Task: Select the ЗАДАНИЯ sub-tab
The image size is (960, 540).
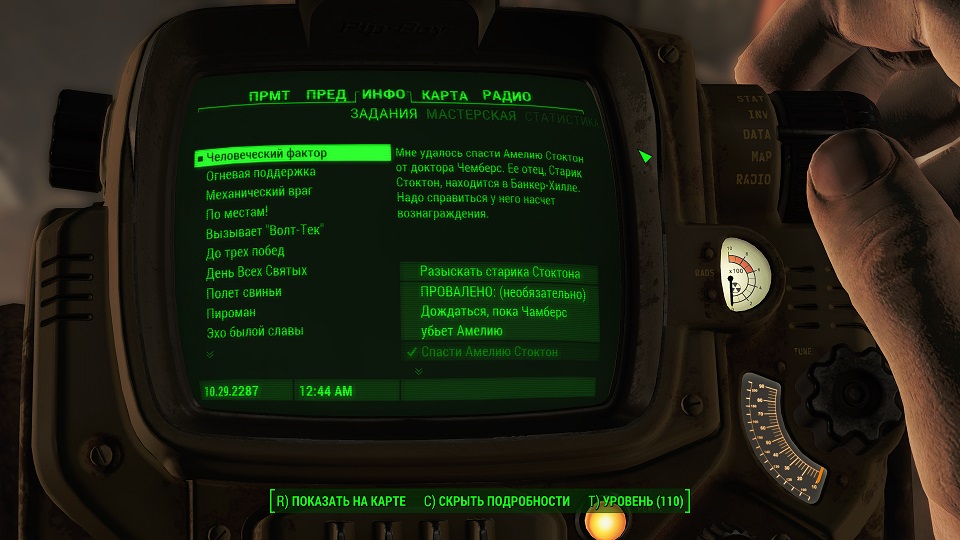Action: 383,115
